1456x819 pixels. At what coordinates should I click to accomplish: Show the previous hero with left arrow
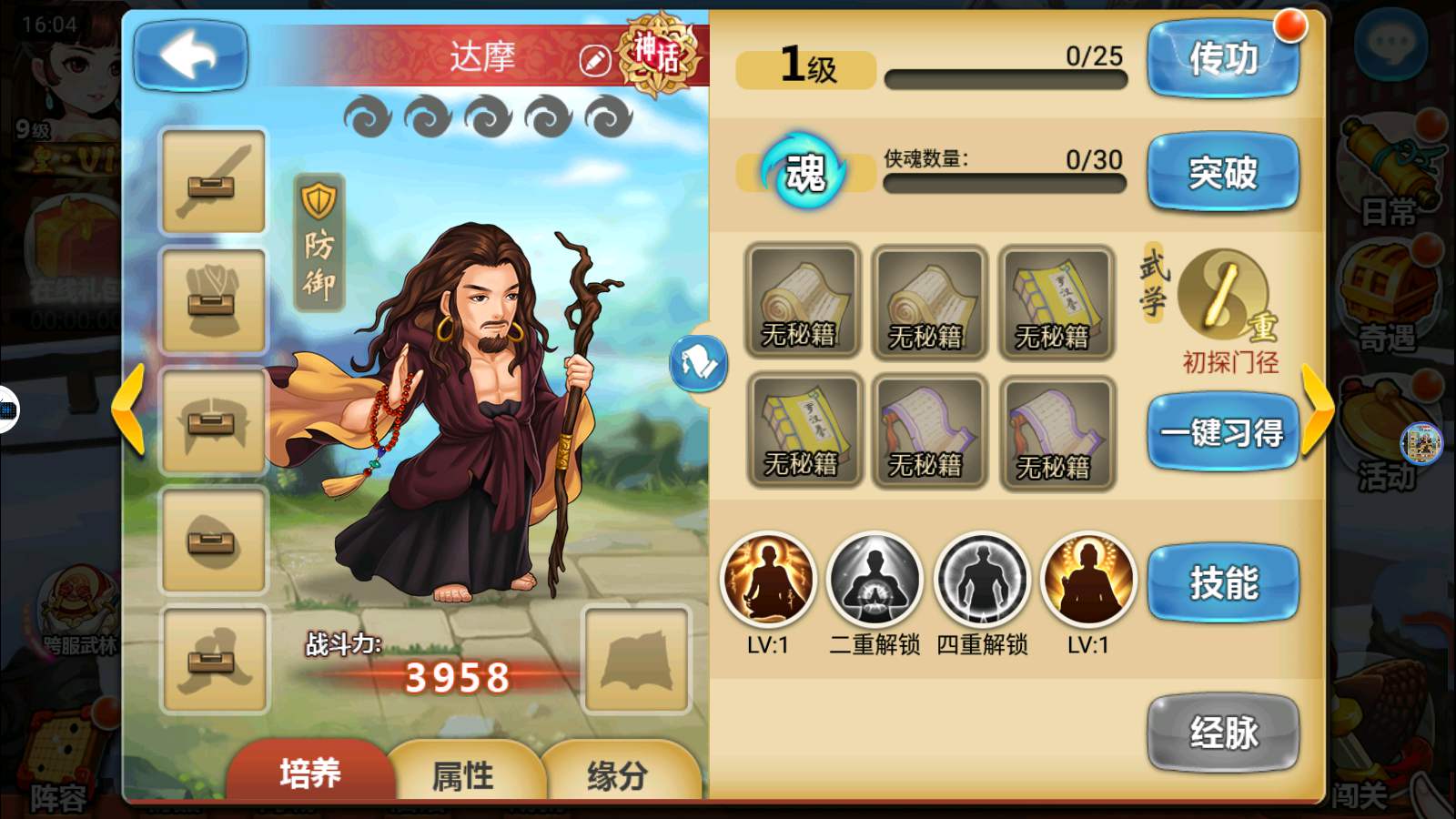pos(128,409)
